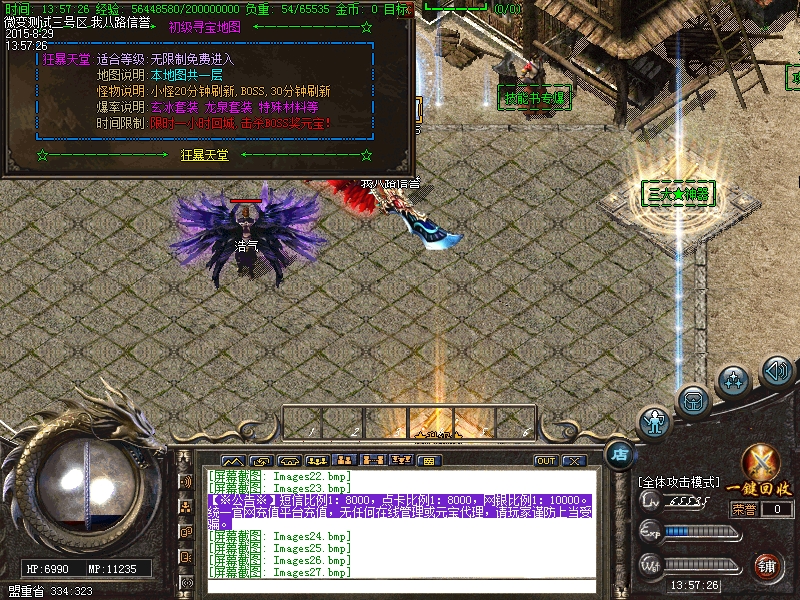
Task: Select the 三大★神器 NPC label
Action: [679, 194]
